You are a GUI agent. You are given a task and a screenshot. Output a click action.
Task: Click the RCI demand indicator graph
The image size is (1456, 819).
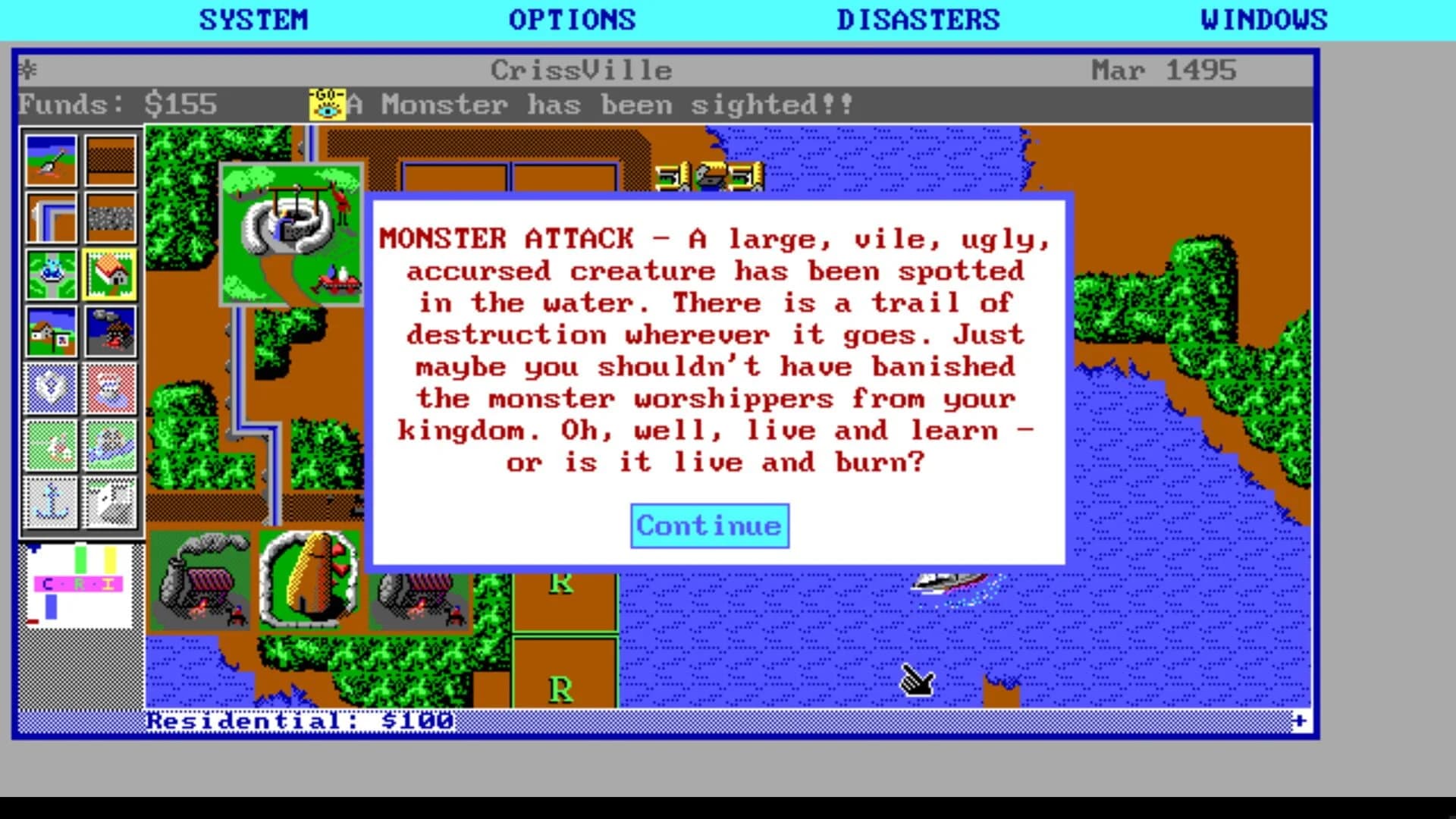[x=78, y=584]
